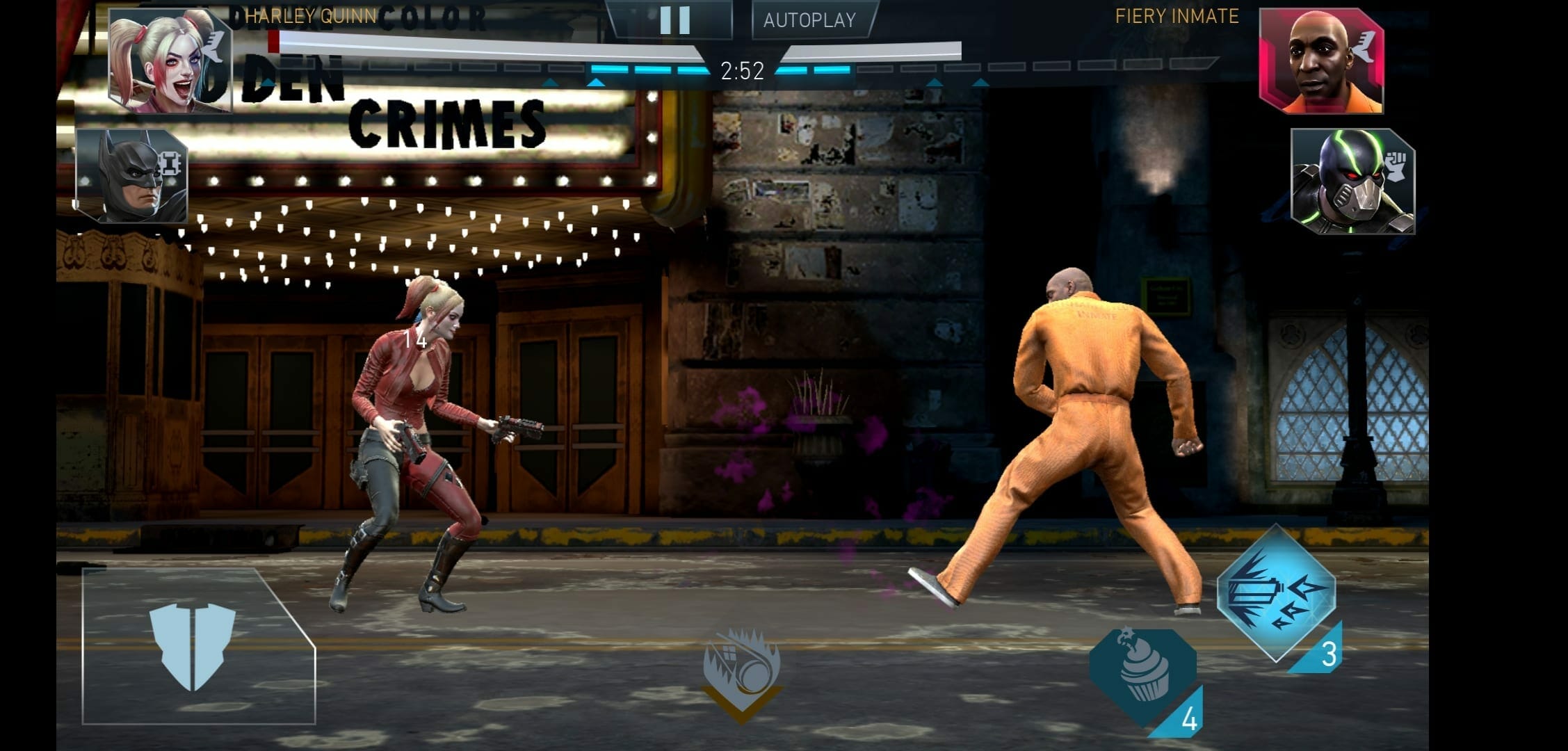The height and width of the screenshot is (751, 1568).
Task: Pause the fight
Action: [673, 20]
